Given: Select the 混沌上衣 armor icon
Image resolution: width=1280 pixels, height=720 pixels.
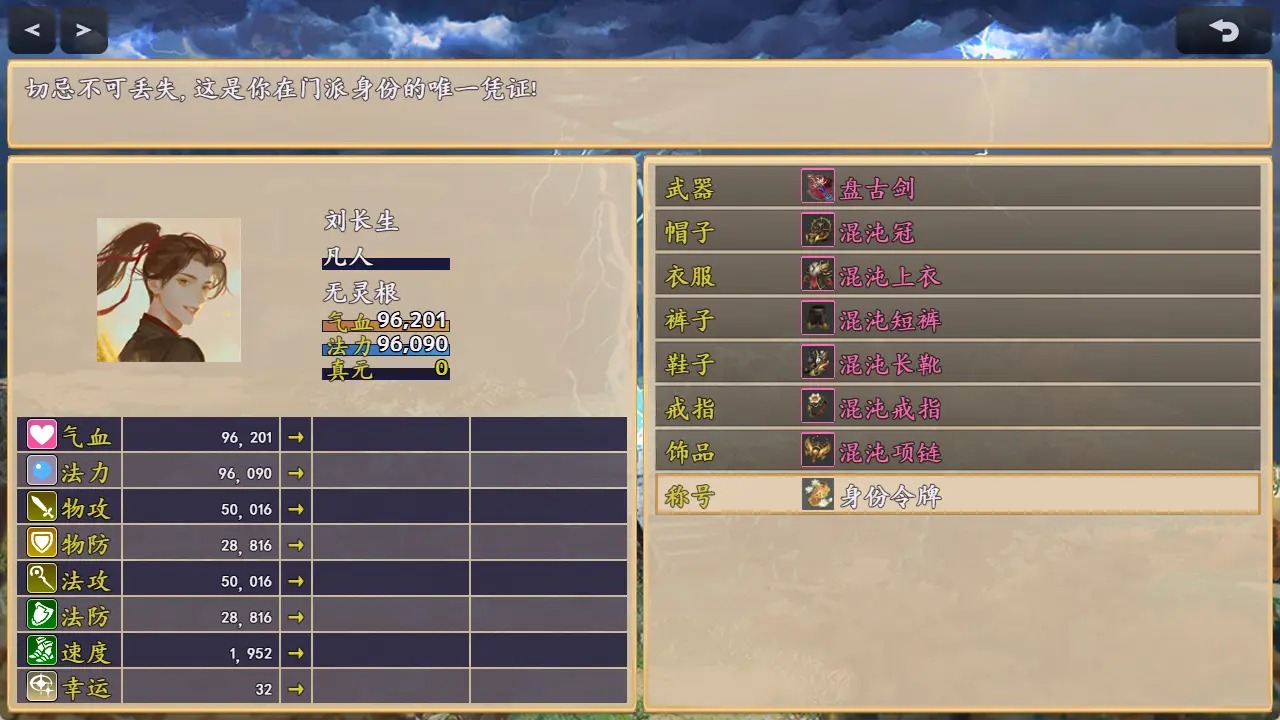Looking at the screenshot, I should [818, 275].
